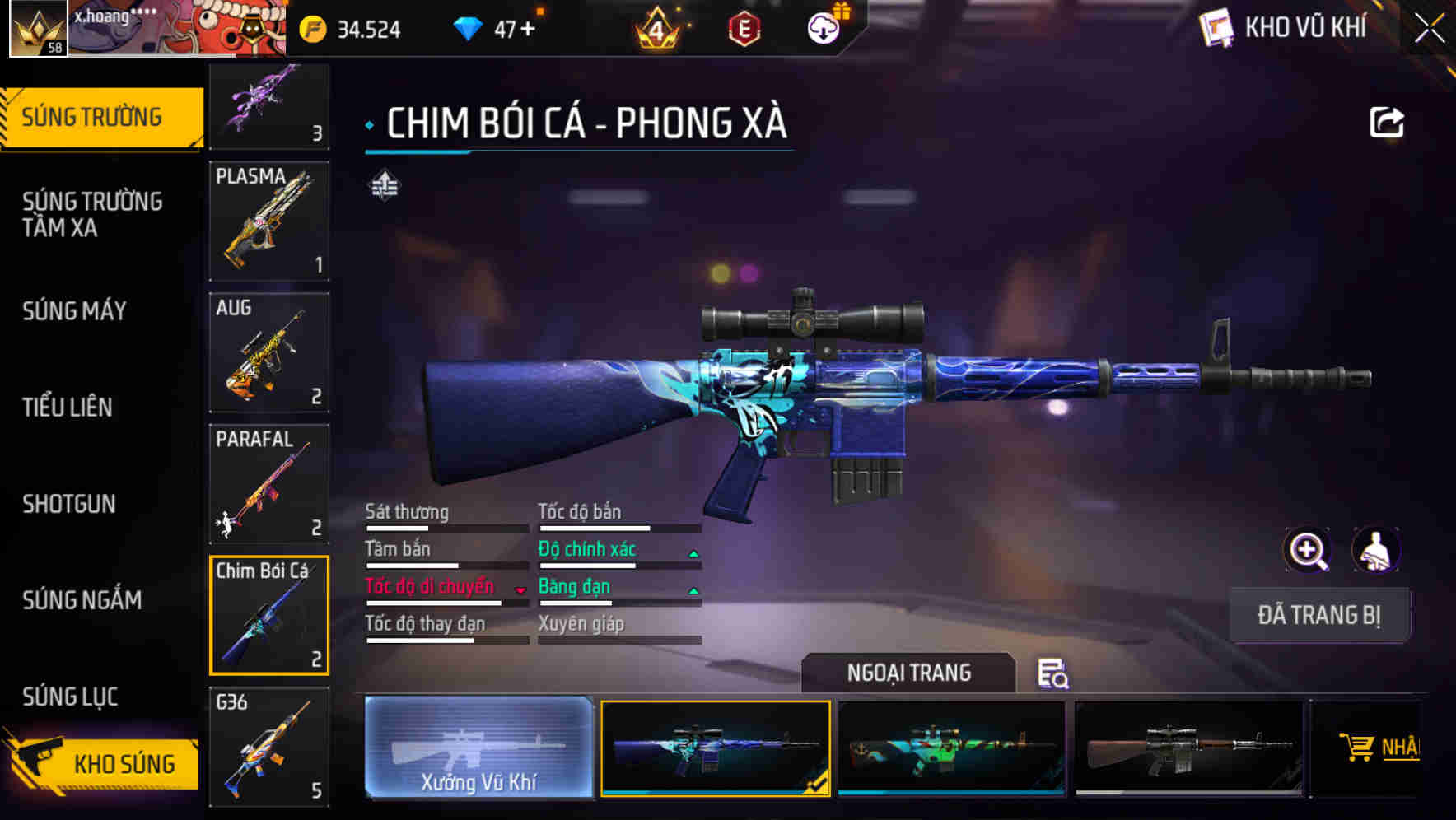The height and width of the screenshot is (820, 1456).
Task: Click the Sát thương stat bar
Action: tap(445, 527)
